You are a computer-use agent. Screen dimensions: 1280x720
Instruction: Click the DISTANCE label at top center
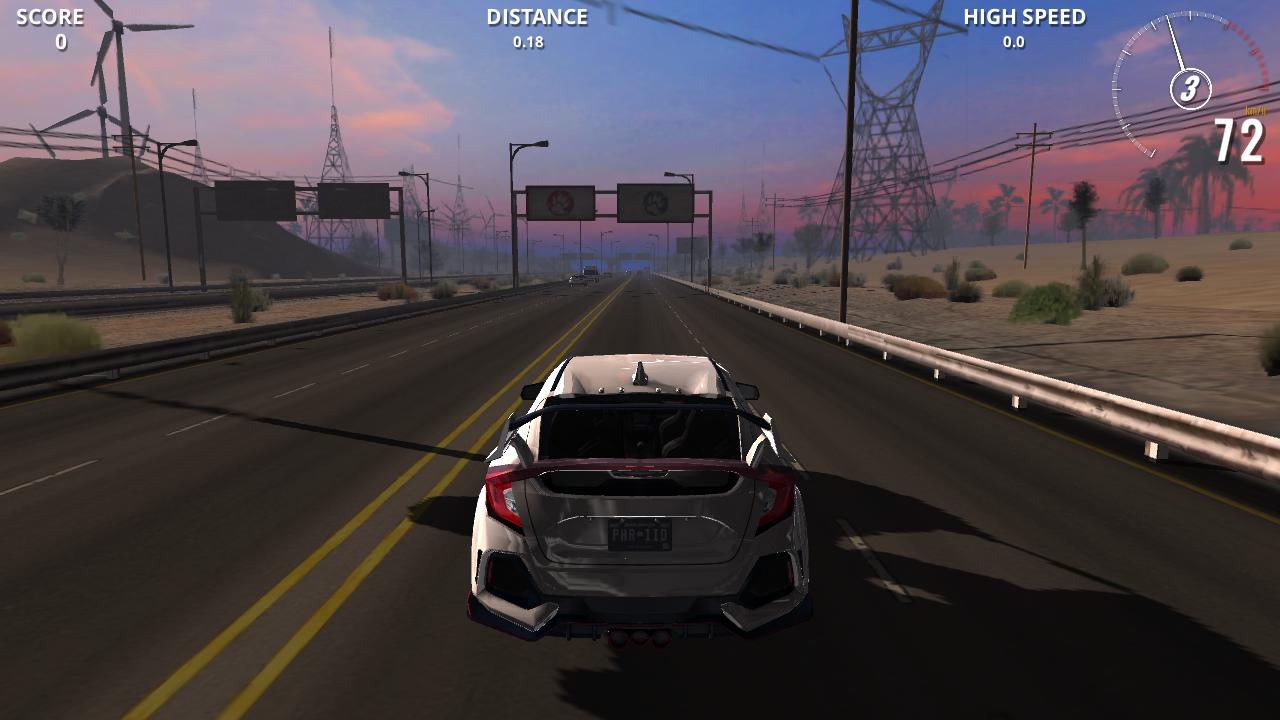point(535,16)
